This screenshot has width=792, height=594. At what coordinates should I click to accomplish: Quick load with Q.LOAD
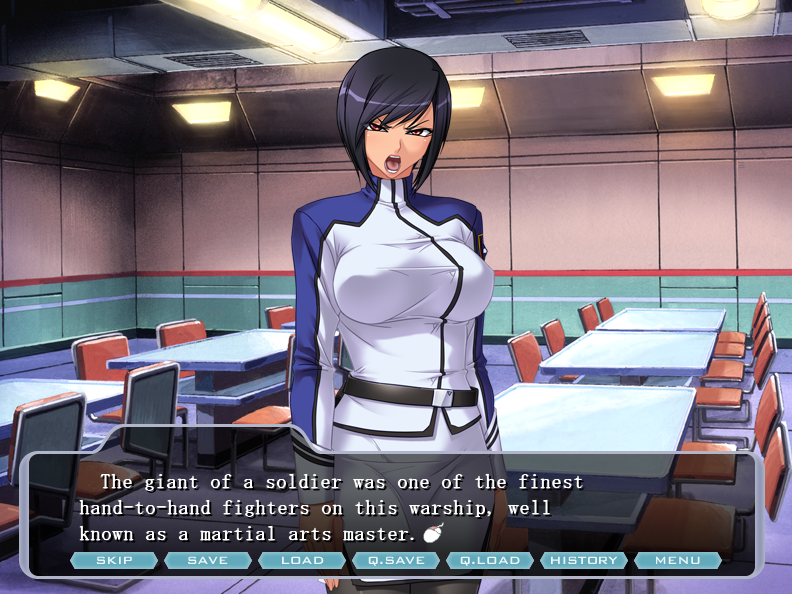pos(490,560)
